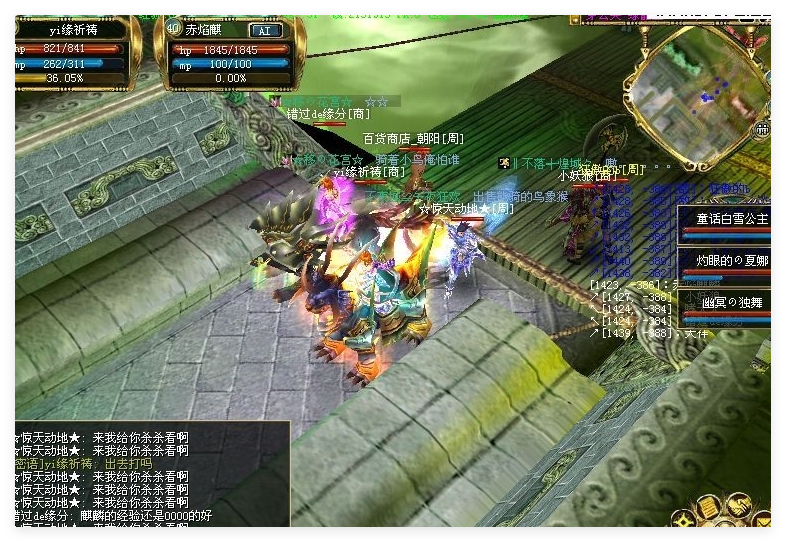This screenshot has width=786, height=542.
Task: Click the chat log window
Action: (150, 474)
